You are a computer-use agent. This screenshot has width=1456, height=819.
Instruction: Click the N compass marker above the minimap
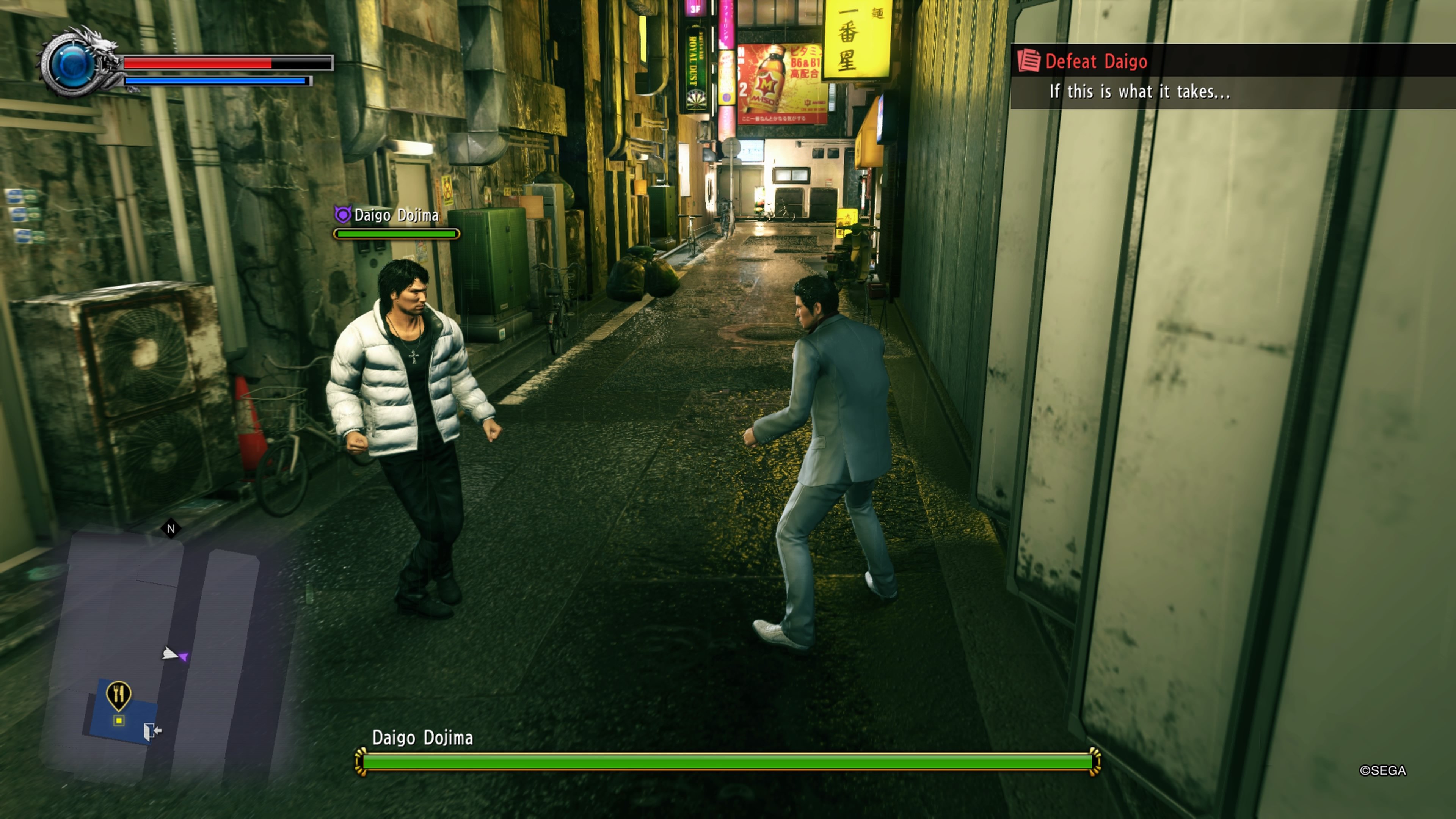pyautogui.click(x=171, y=529)
